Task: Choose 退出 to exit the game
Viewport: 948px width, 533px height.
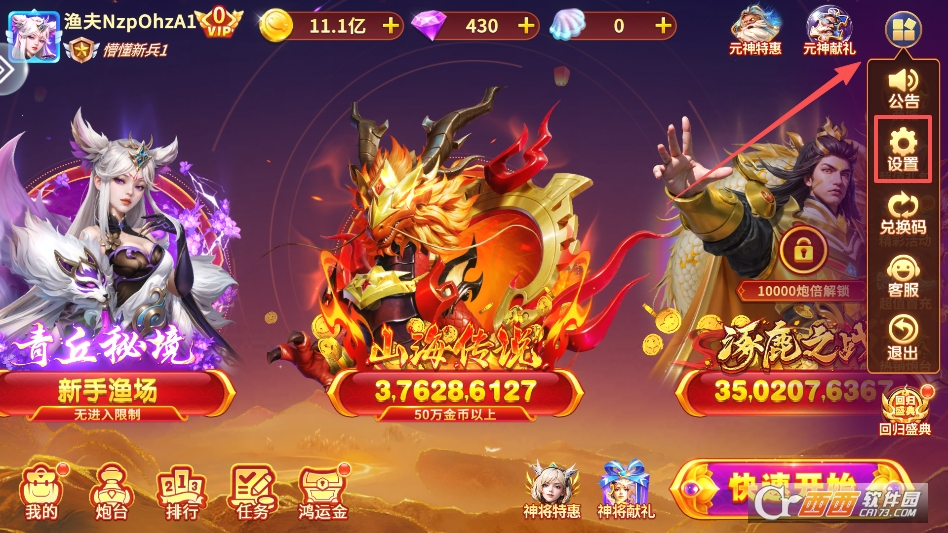Action: (902, 338)
